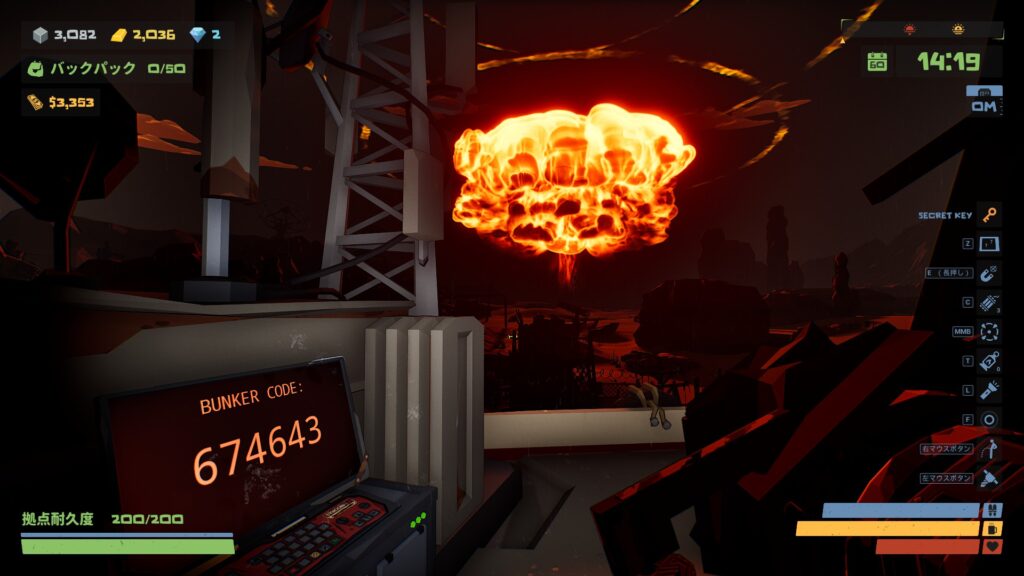The height and width of the screenshot is (576, 1024).
Task: Click the day 60 calendar icon
Action: point(877,62)
